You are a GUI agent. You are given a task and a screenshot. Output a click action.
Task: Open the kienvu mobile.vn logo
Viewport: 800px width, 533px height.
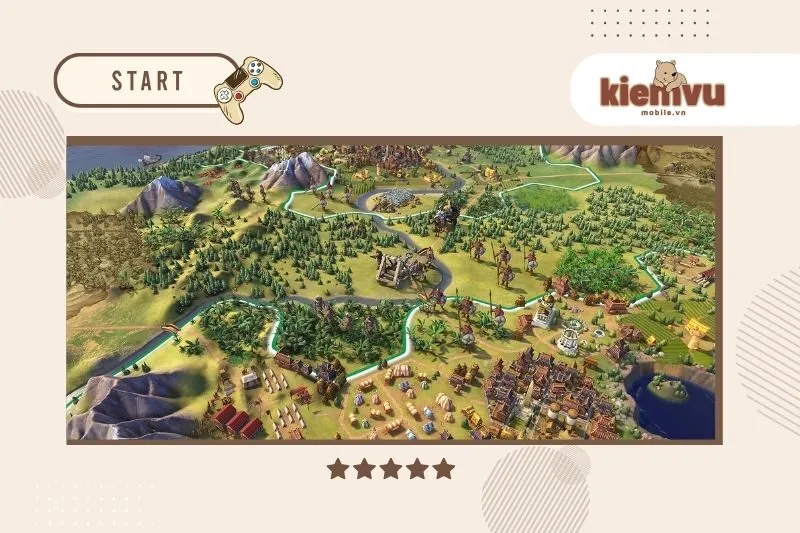(662, 90)
